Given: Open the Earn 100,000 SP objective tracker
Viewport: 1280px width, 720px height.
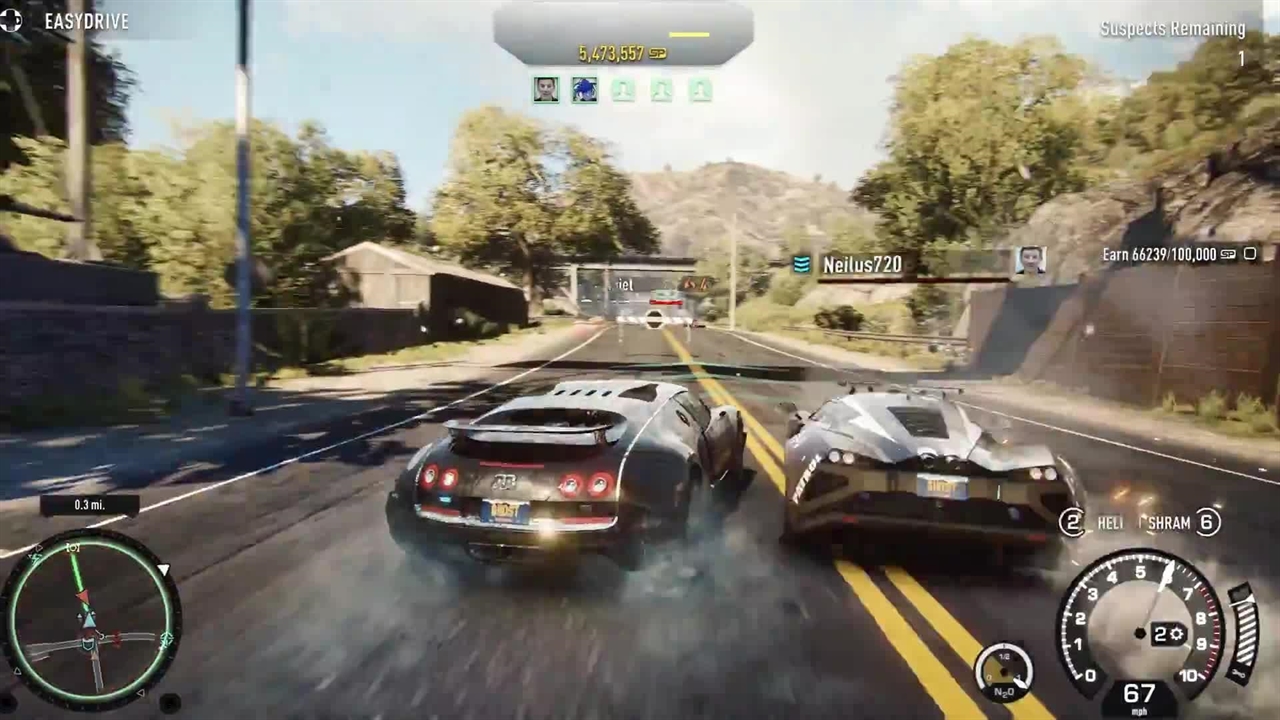Looking at the screenshot, I should (x=1168, y=255).
